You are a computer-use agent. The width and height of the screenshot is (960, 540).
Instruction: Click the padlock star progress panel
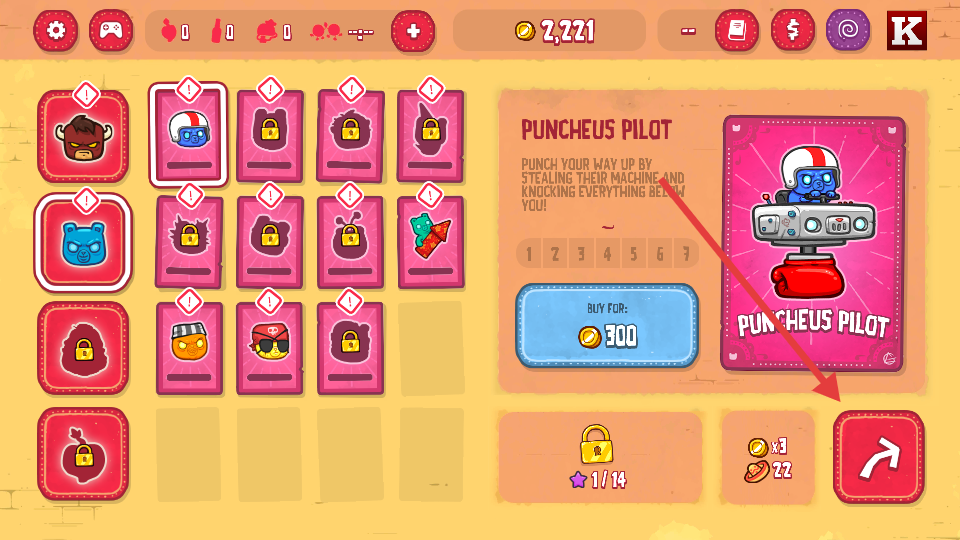pyautogui.click(x=597, y=457)
